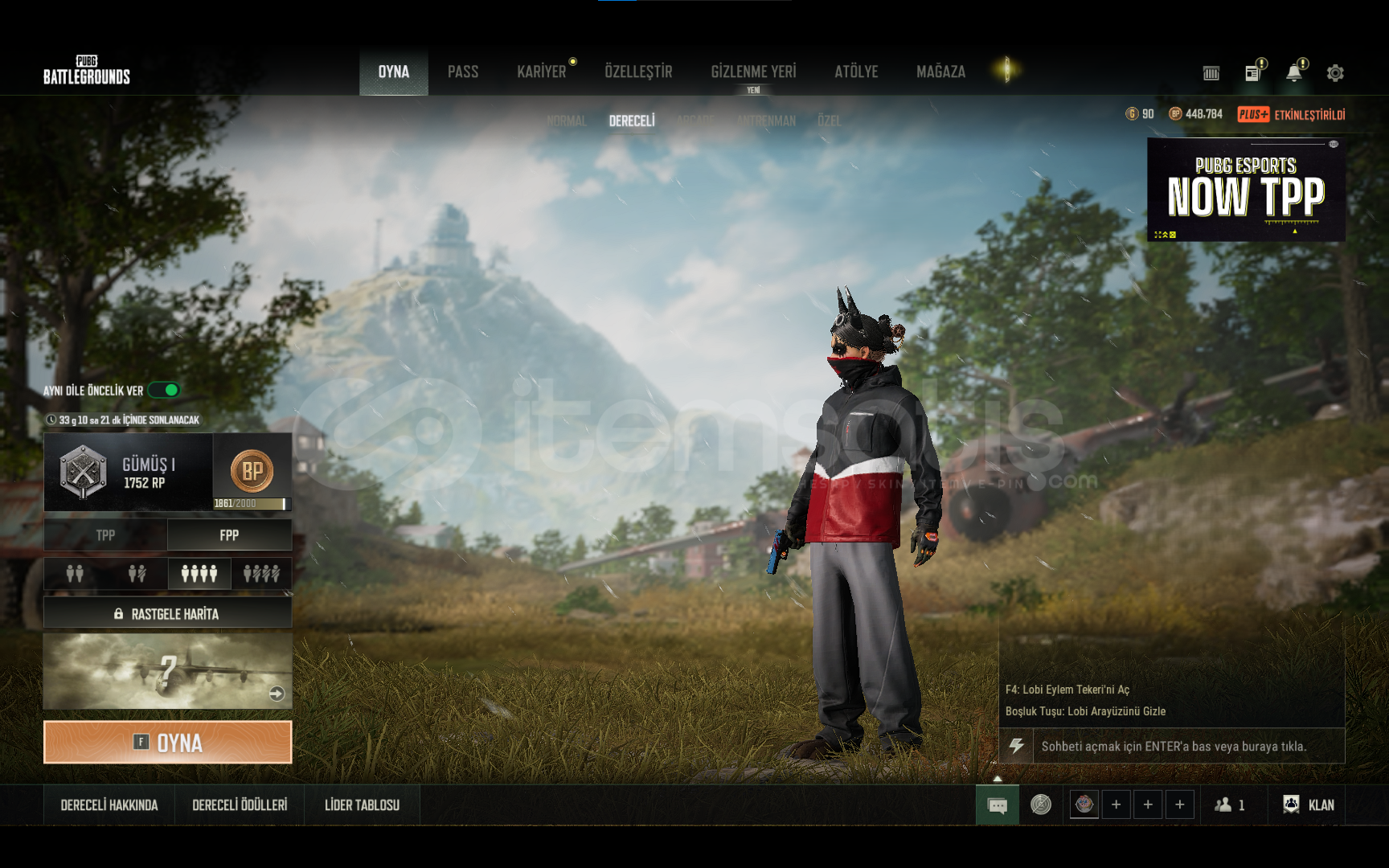1389x868 pixels.
Task: Show the LİDER TABLOSU leaderboard
Action: 362,805
